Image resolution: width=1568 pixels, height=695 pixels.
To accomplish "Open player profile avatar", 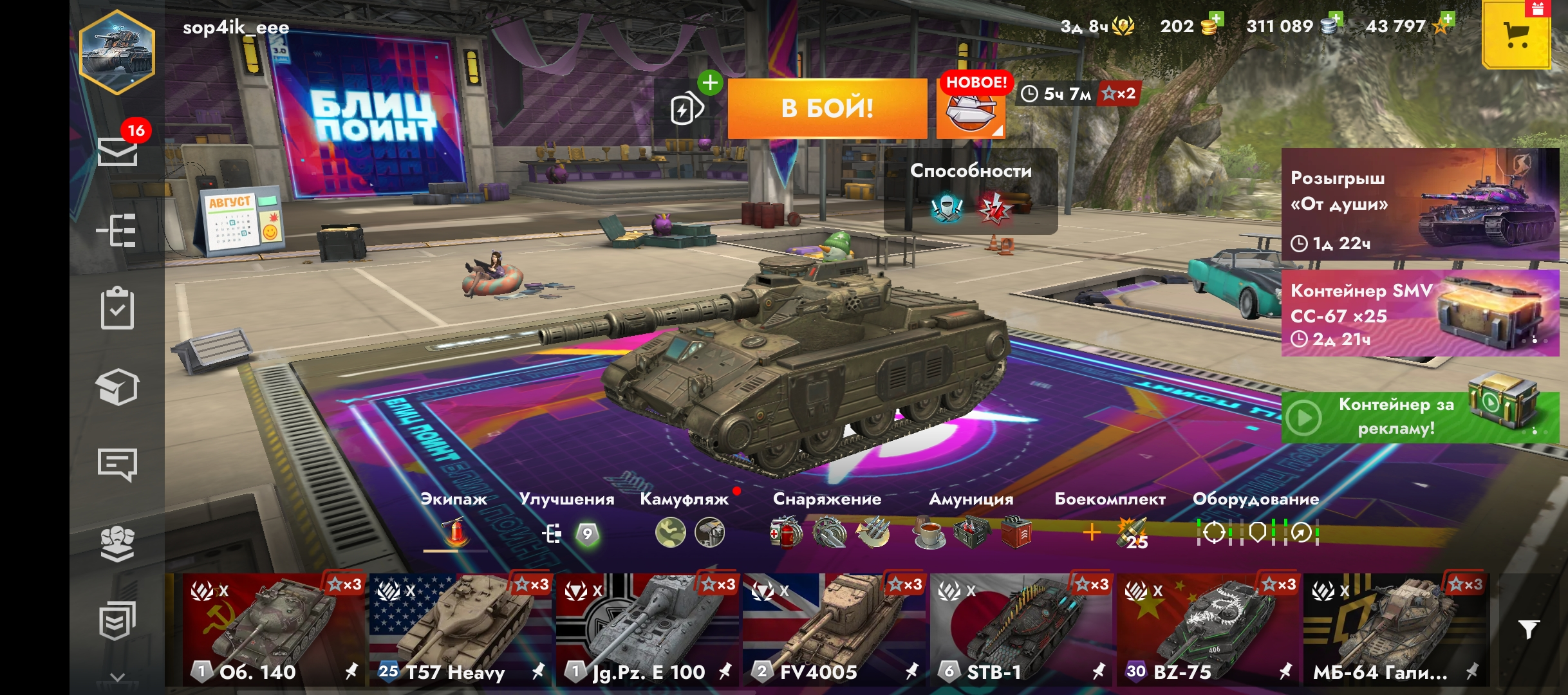I will [117, 53].
